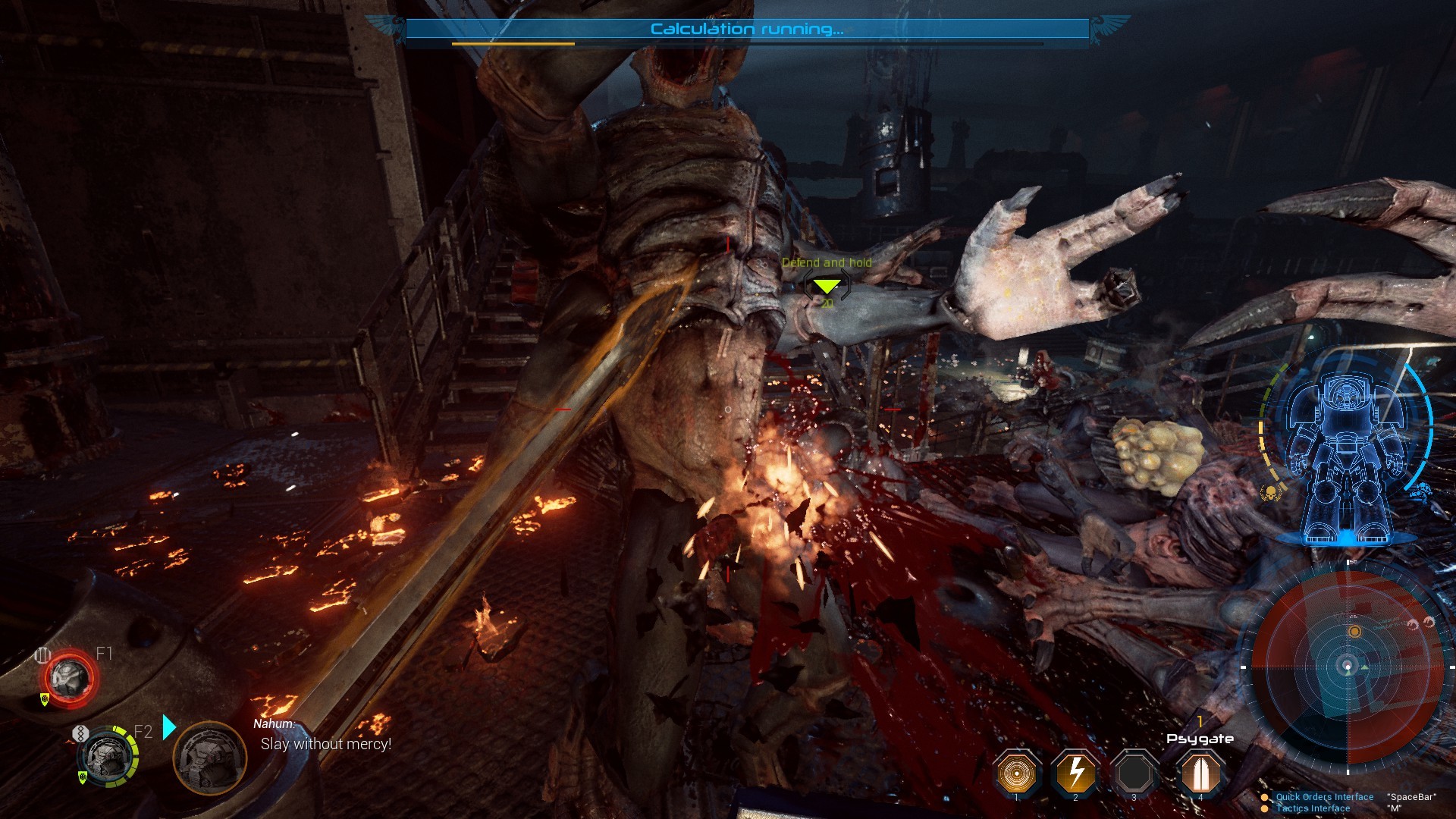
Task: Open the Quick Orders Interface
Action: click(x=1324, y=797)
